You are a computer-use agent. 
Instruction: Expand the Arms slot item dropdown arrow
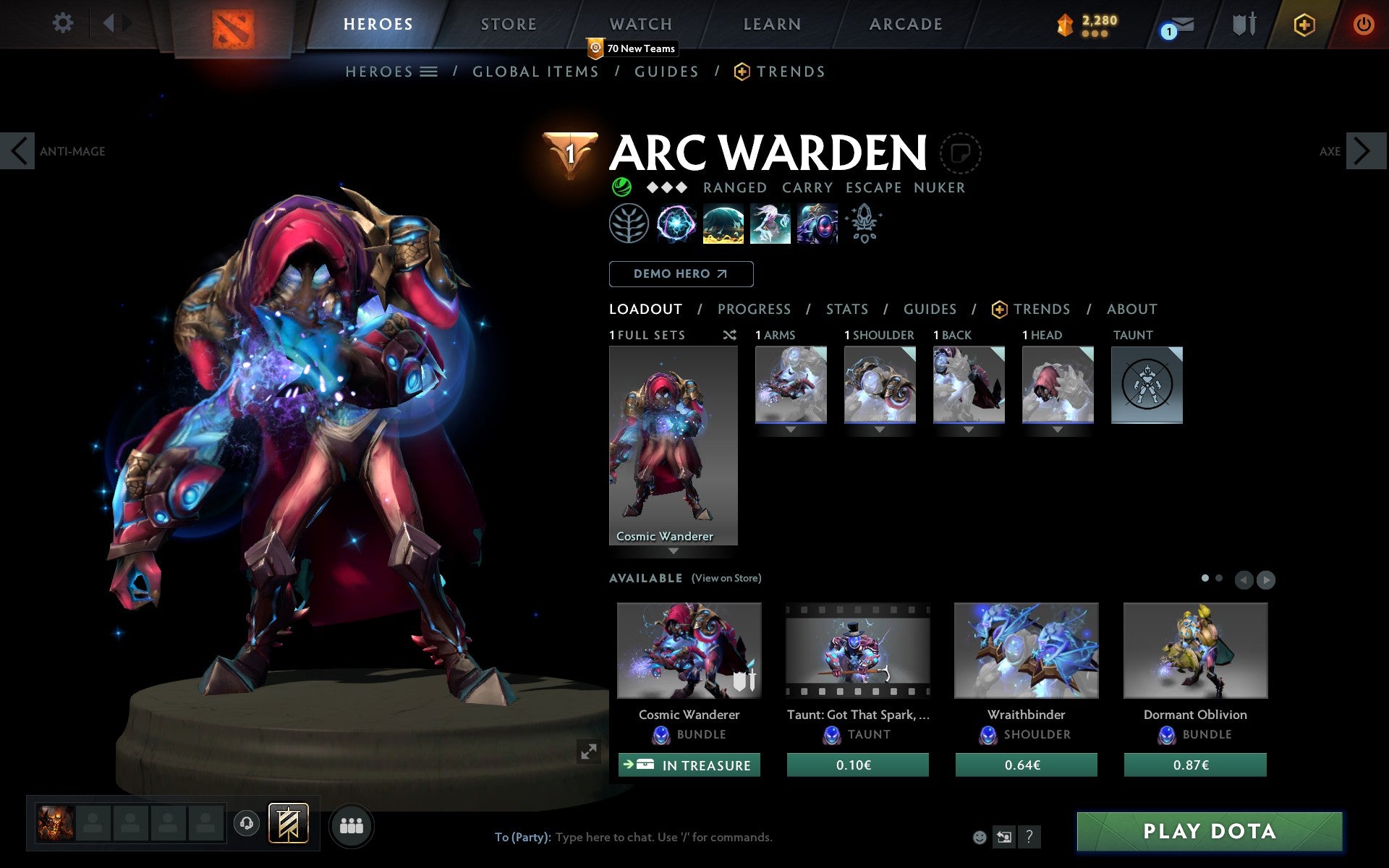(790, 427)
